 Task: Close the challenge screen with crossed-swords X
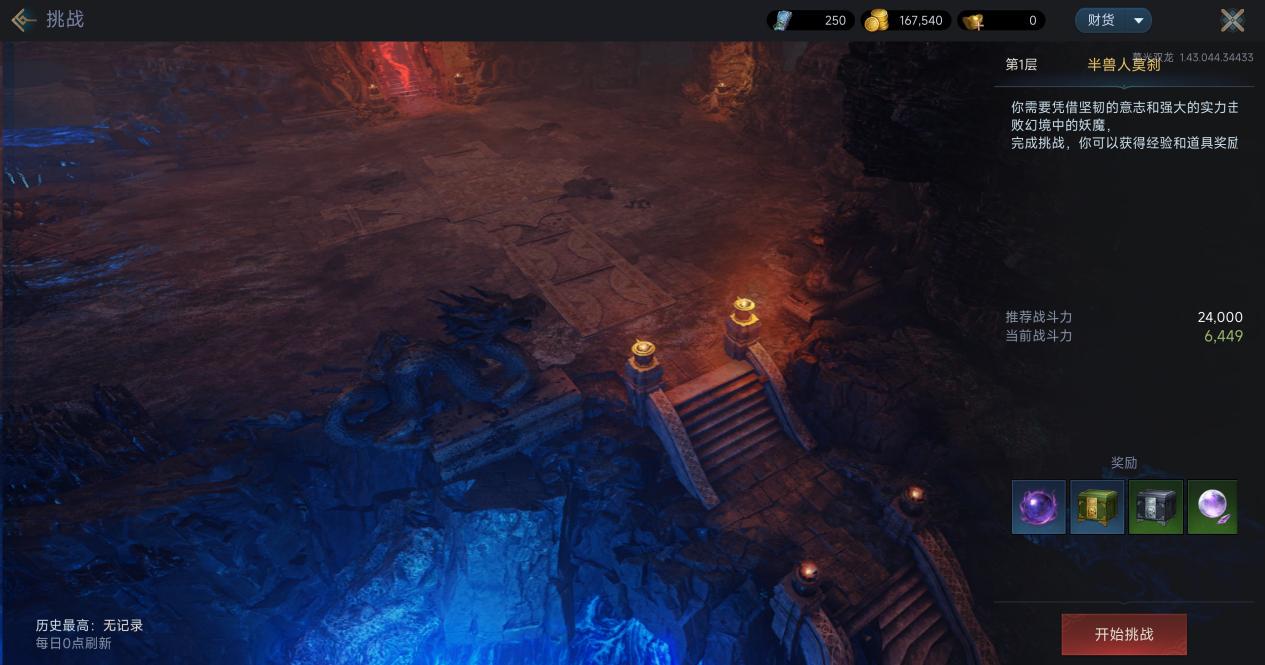click(x=1232, y=20)
